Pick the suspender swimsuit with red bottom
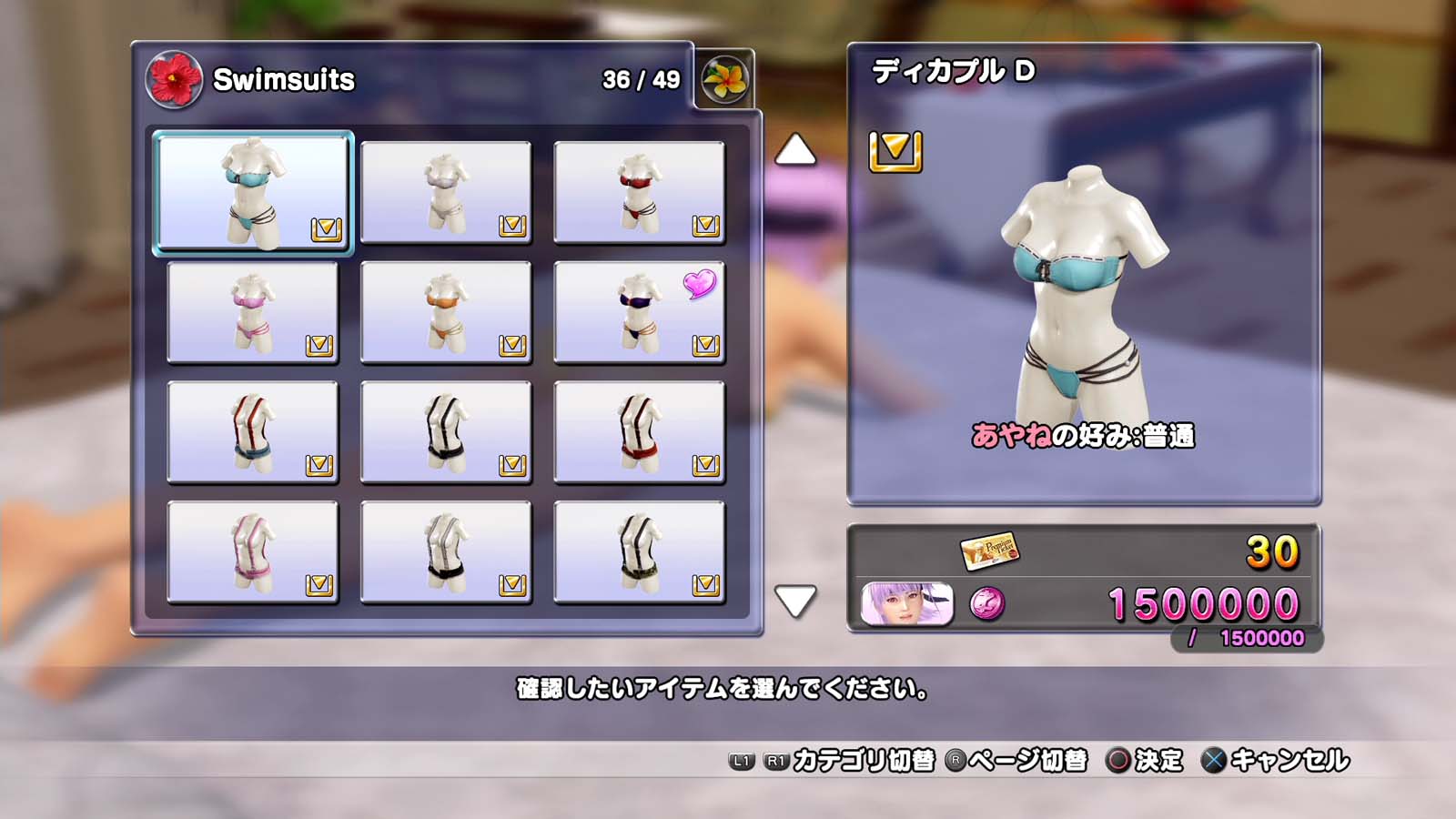 click(x=639, y=432)
